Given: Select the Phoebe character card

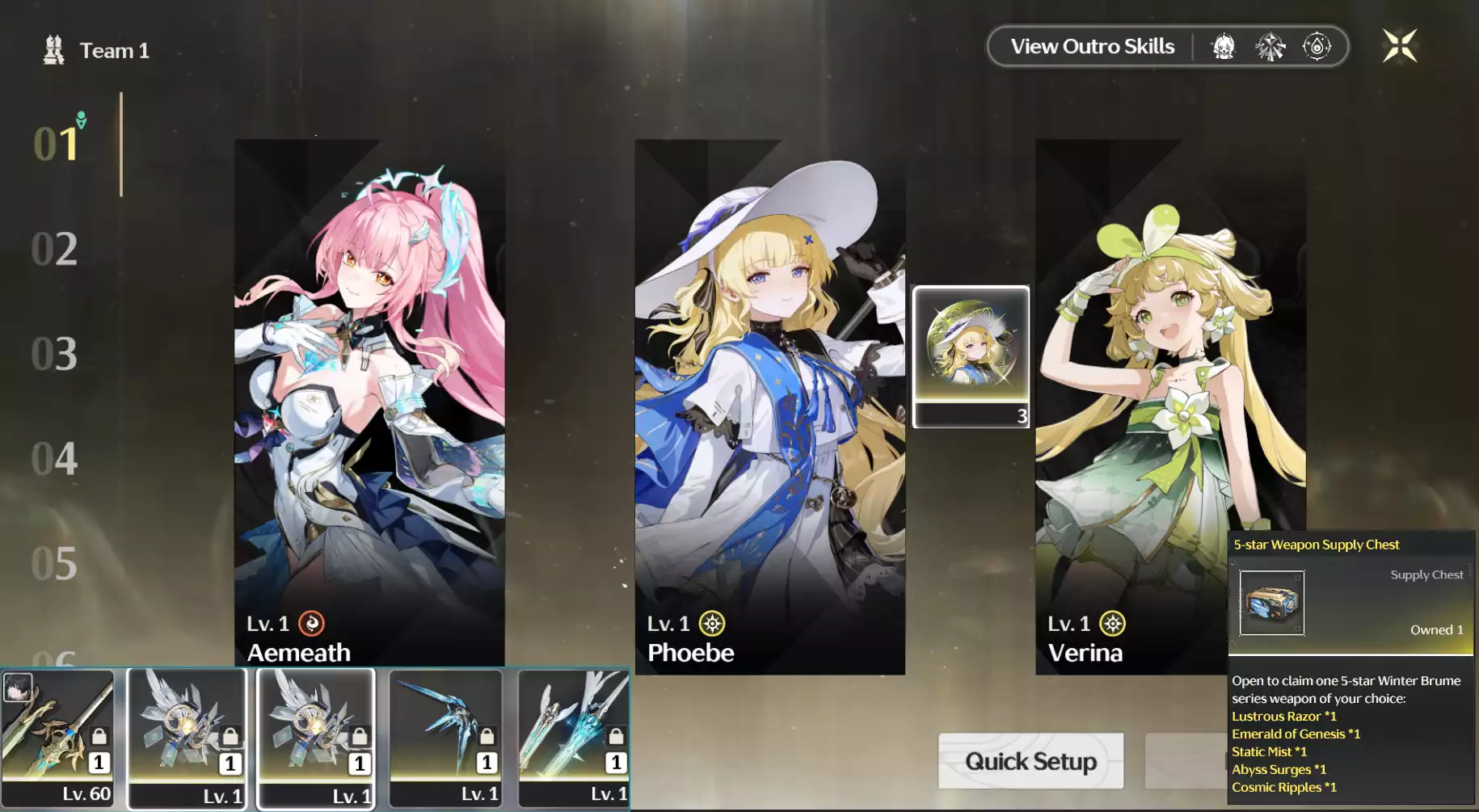Looking at the screenshot, I should click(x=769, y=404).
